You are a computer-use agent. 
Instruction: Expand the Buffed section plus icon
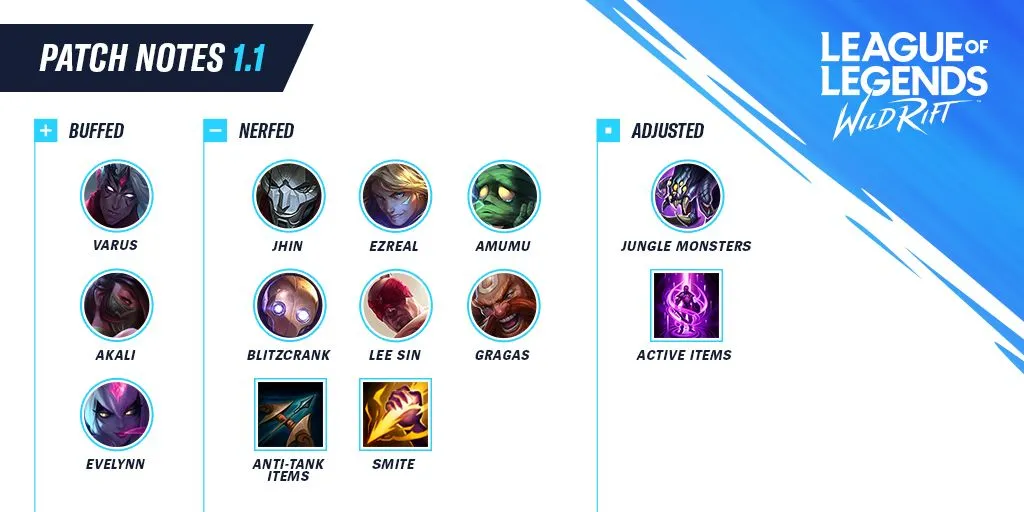tap(45, 131)
